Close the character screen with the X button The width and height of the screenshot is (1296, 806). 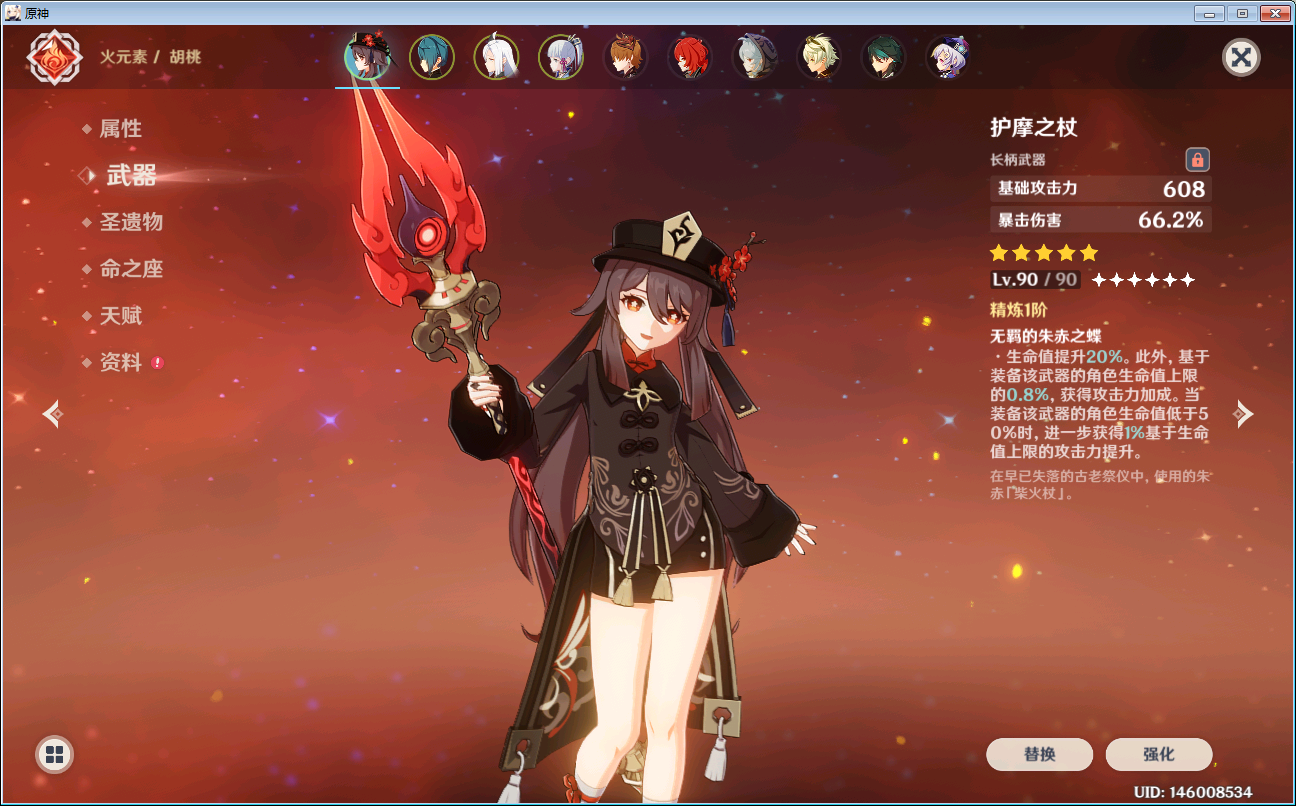tap(1241, 57)
